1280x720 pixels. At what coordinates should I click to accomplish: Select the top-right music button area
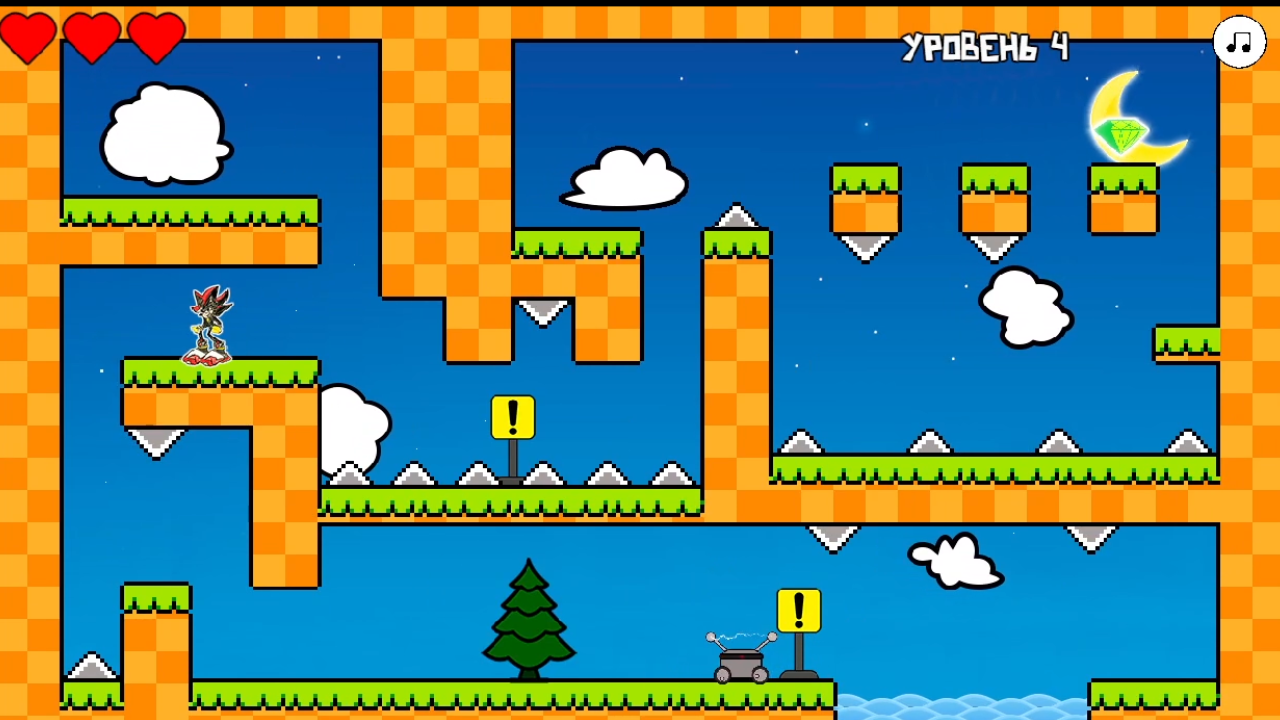(1238, 41)
